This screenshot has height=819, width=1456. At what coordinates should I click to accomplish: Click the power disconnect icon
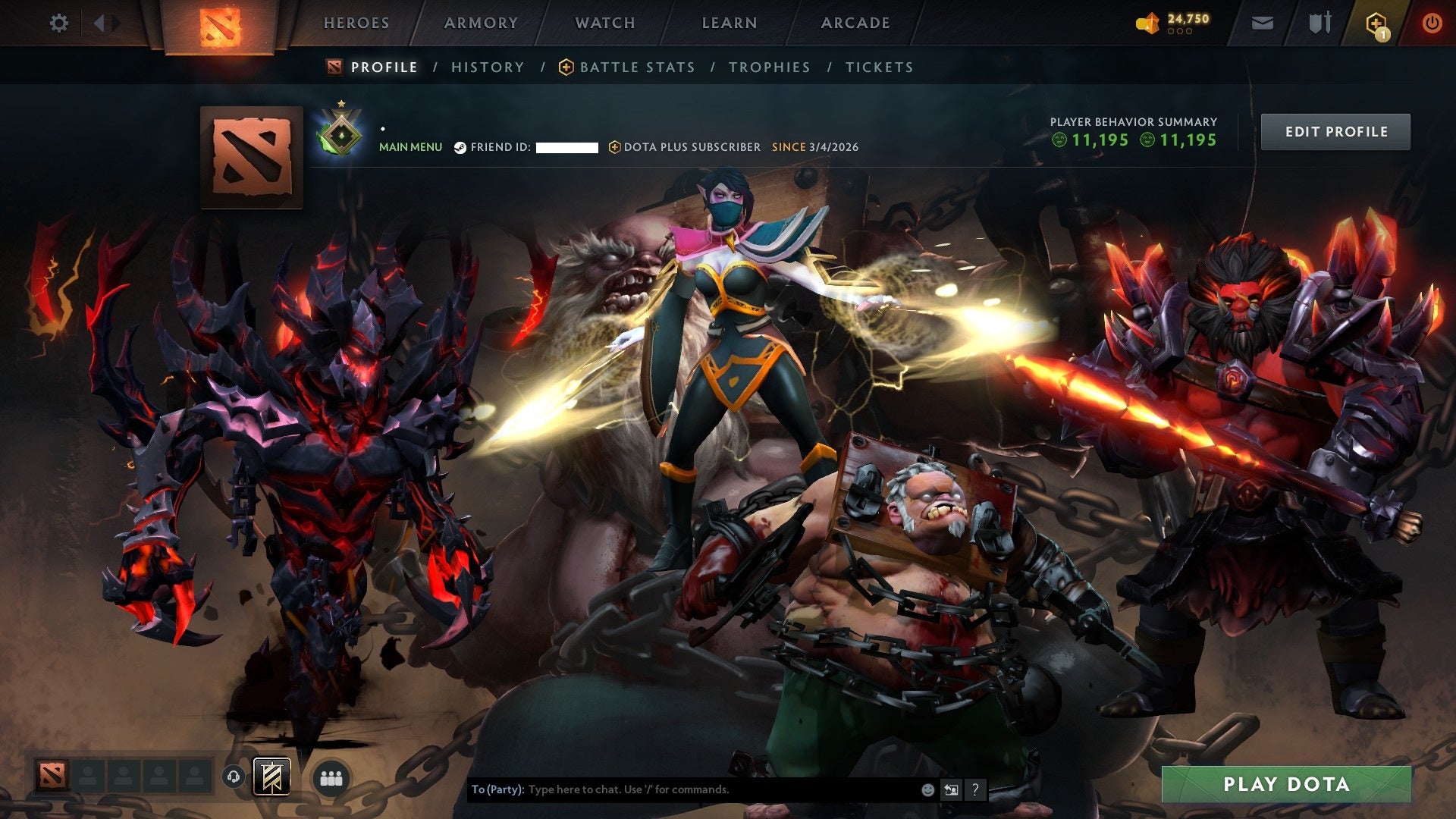[1432, 23]
